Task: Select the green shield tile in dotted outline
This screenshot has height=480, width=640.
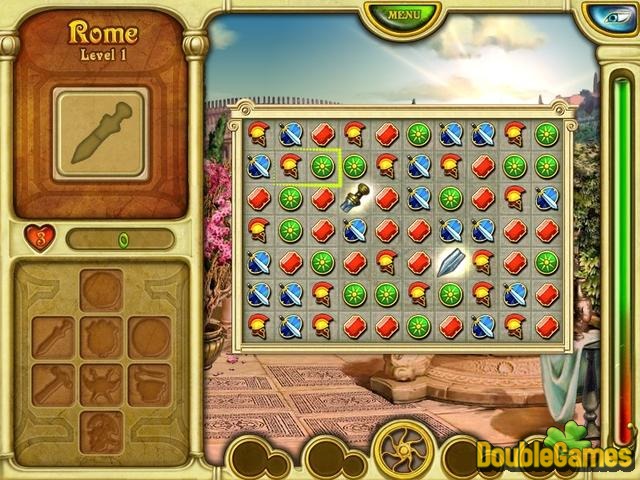Action: (322, 166)
